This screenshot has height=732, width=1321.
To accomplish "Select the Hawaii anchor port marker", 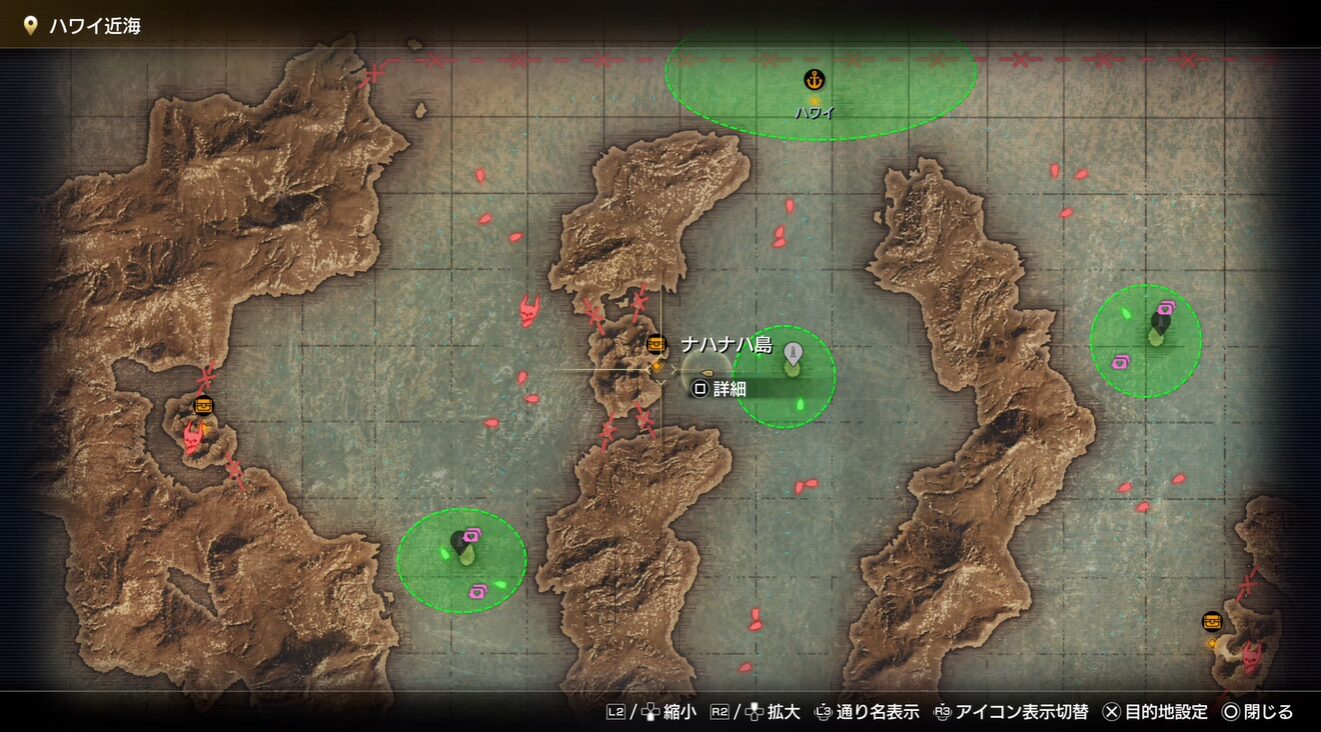I will (x=814, y=80).
